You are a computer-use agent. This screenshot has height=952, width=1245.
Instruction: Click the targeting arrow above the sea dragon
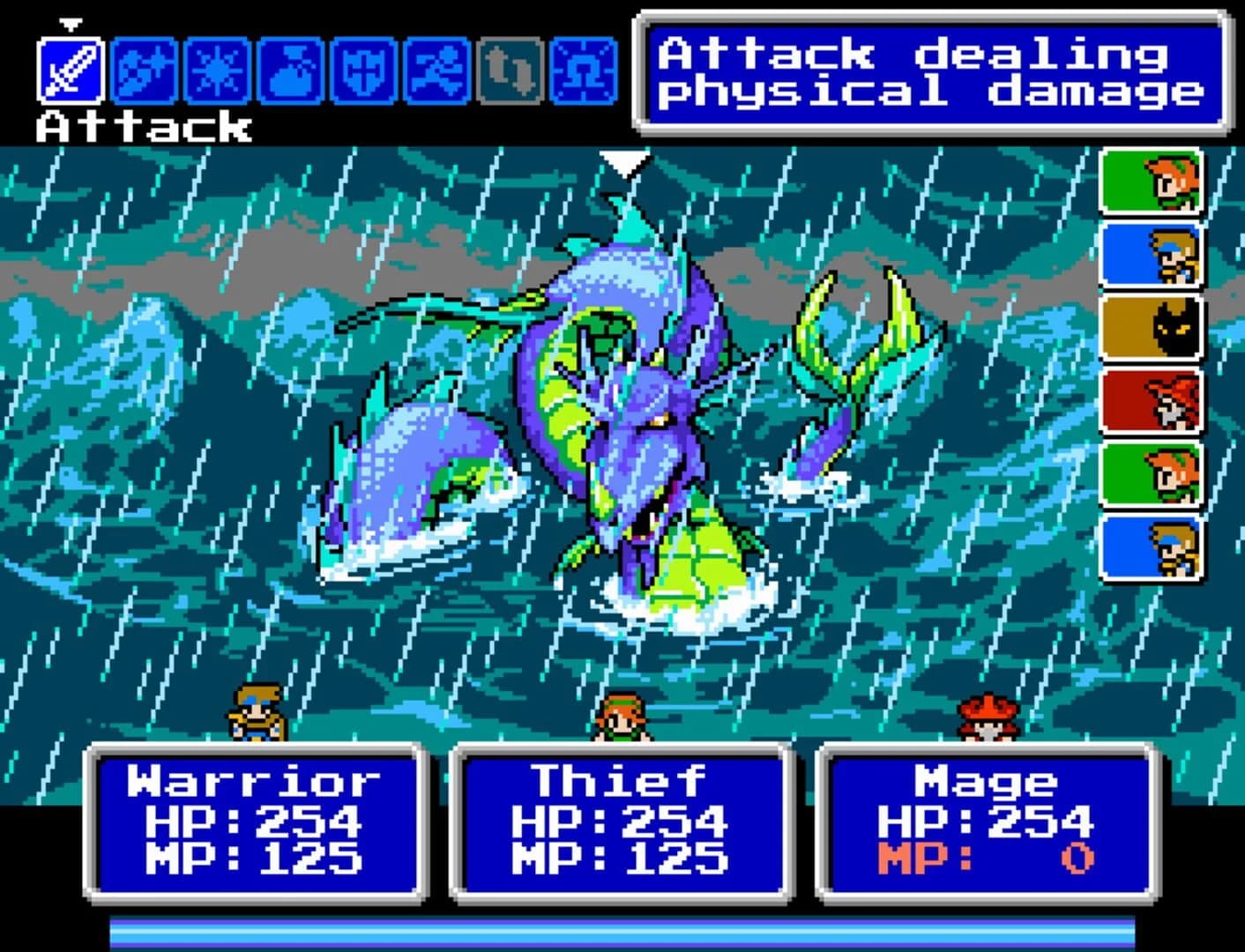627,163
